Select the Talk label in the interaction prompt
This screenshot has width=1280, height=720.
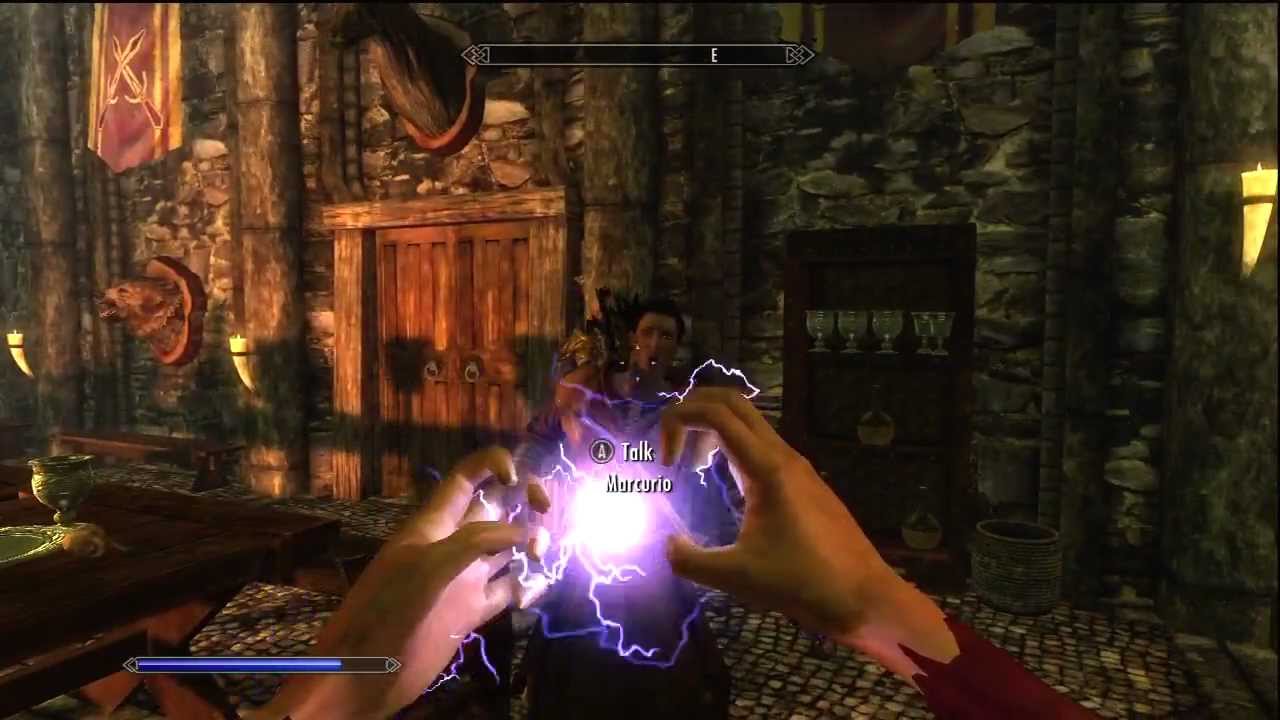pos(637,452)
